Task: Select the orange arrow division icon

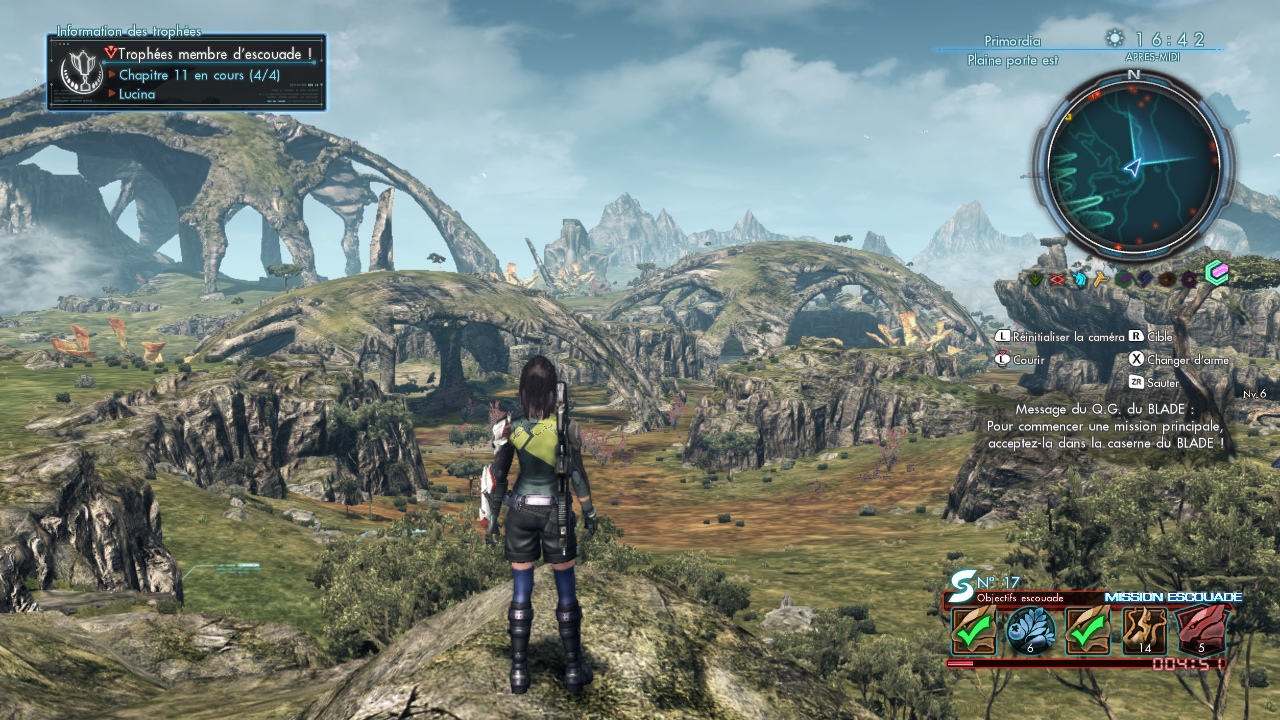Action: (x=1101, y=279)
